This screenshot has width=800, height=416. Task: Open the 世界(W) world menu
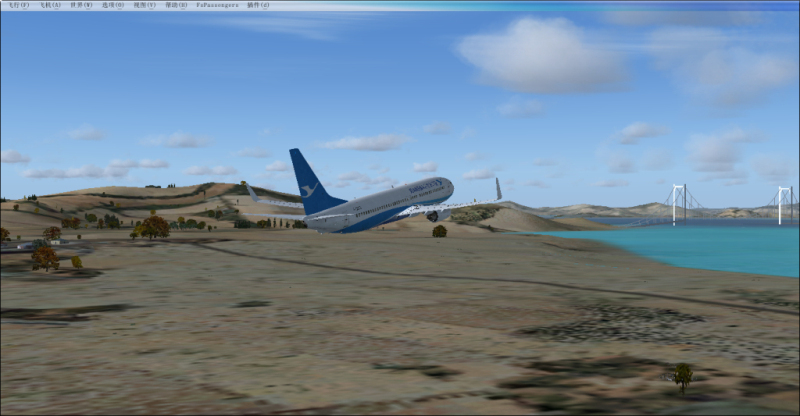pos(81,5)
